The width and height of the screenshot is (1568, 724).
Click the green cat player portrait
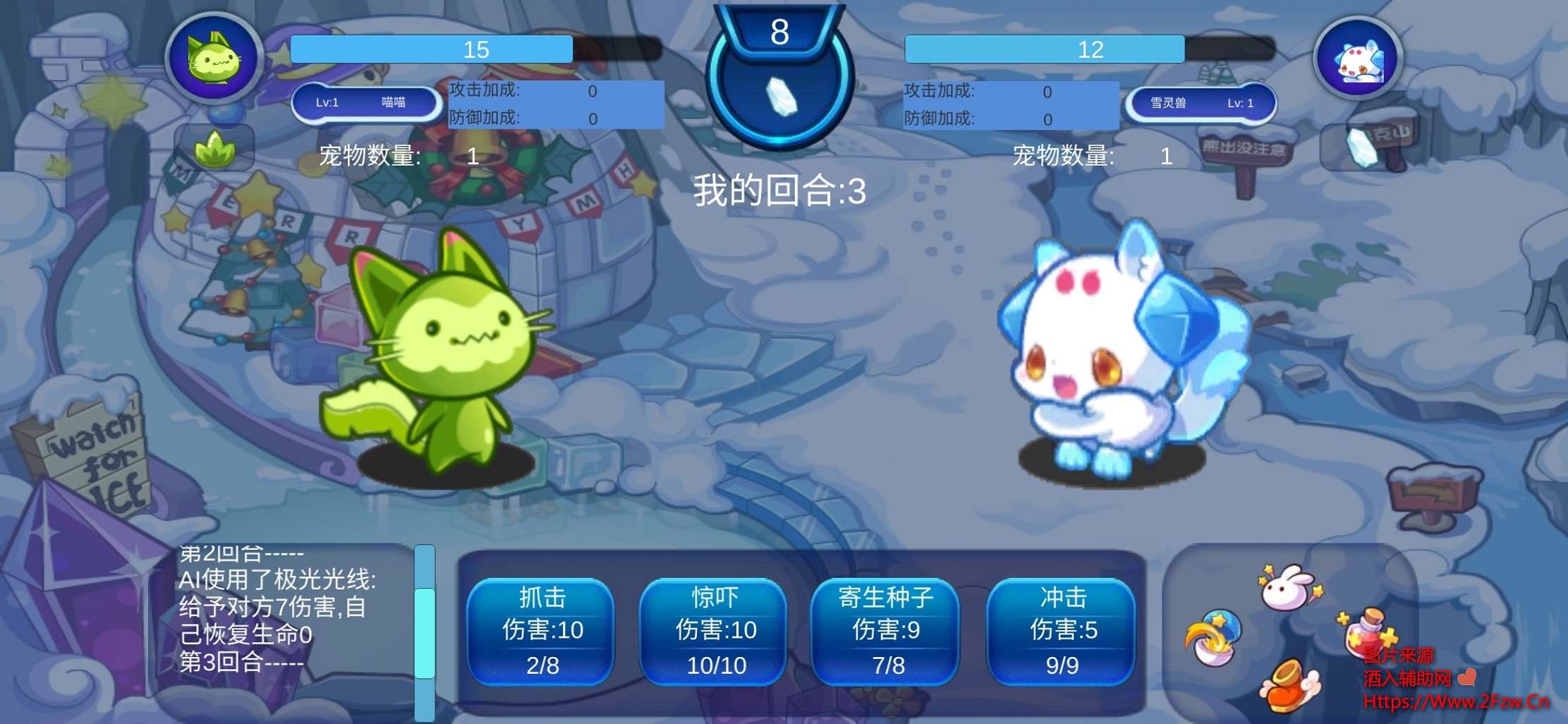tap(214, 59)
